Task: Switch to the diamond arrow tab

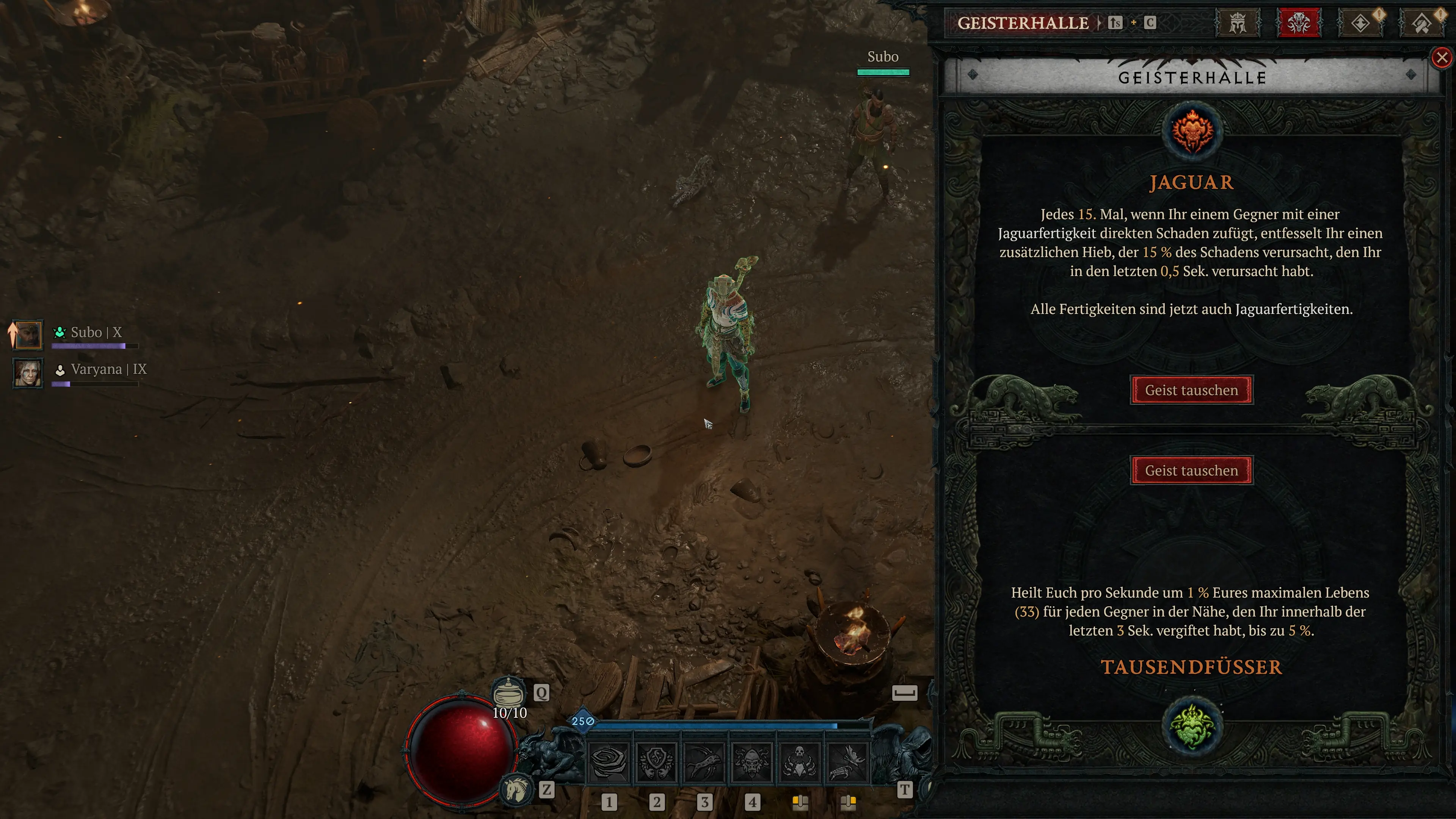Action: pos(1360,23)
